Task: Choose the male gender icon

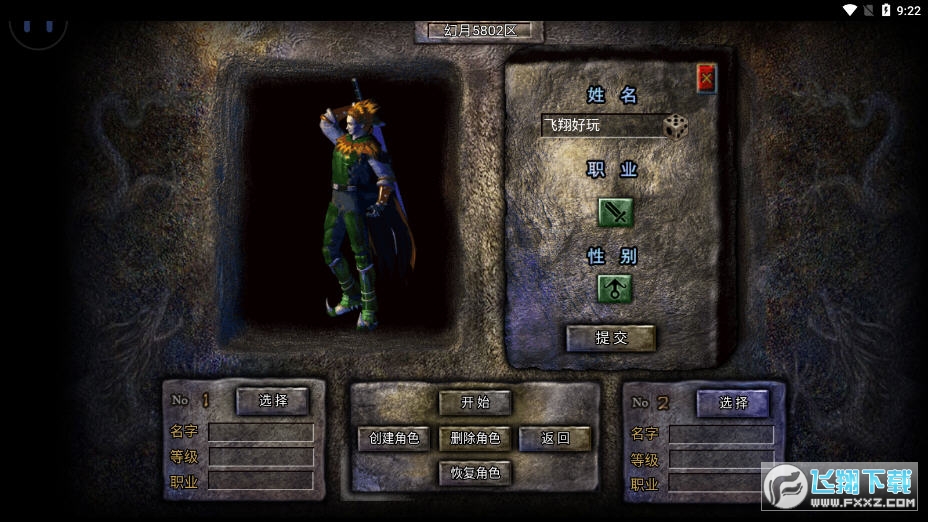Action: (x=615, y=288)
